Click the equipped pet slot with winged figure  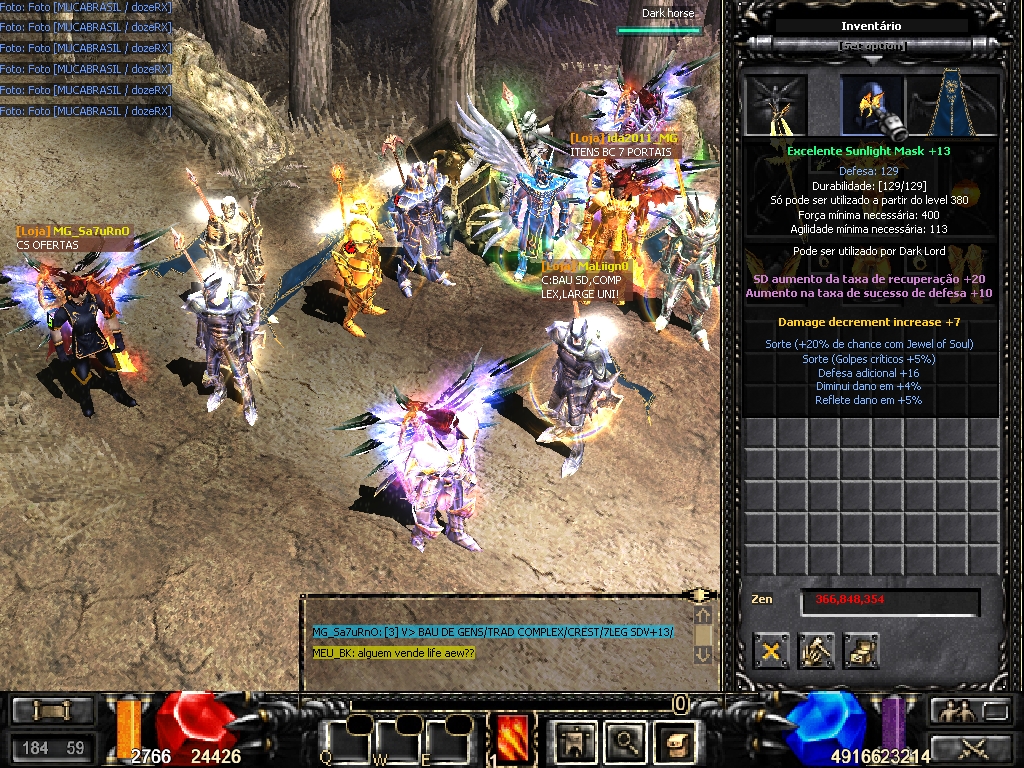coord(776,104)
